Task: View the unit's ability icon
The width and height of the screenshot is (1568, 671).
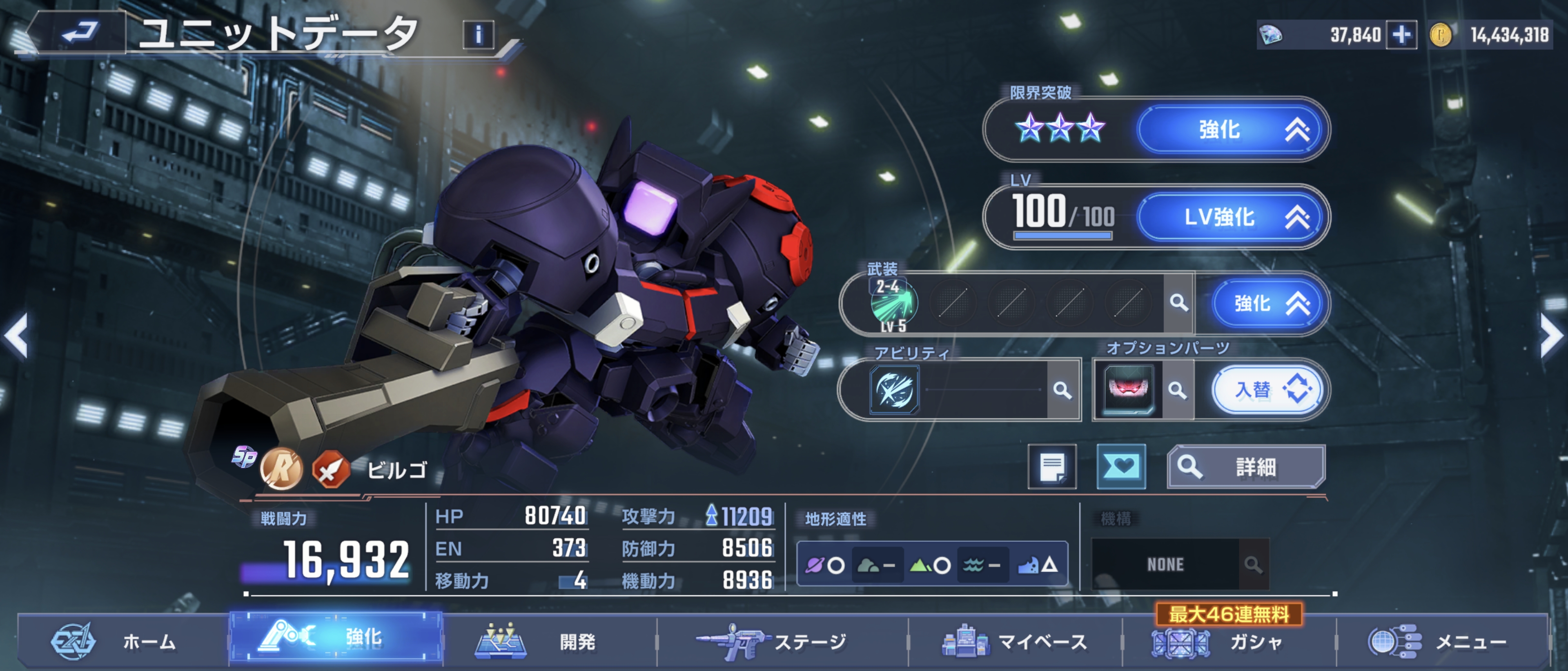Action: pyautogui.click(x=893, y=390)
